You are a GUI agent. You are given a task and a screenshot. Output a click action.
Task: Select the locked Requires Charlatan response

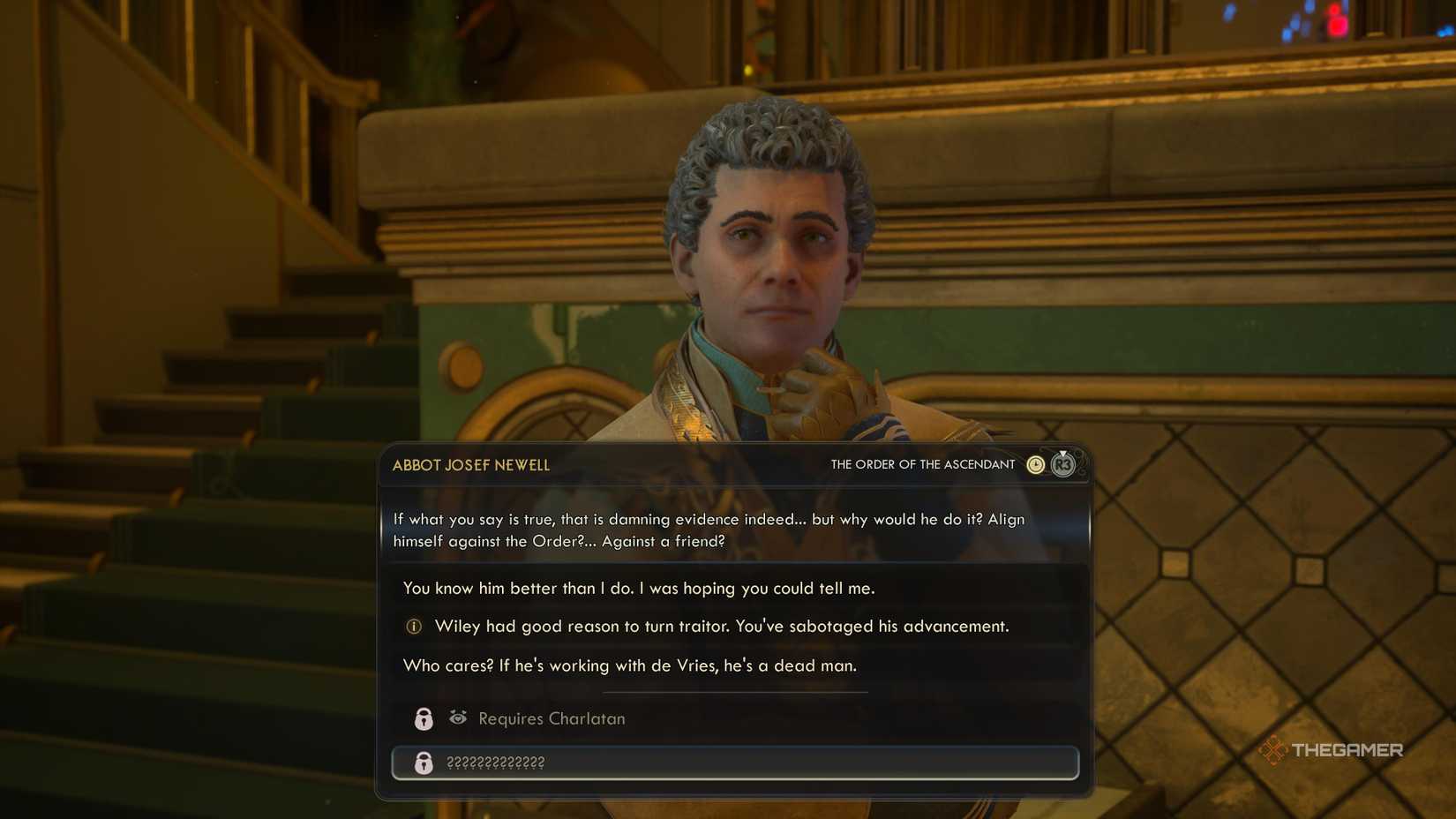pyautogui.click(x=550, y=718)
